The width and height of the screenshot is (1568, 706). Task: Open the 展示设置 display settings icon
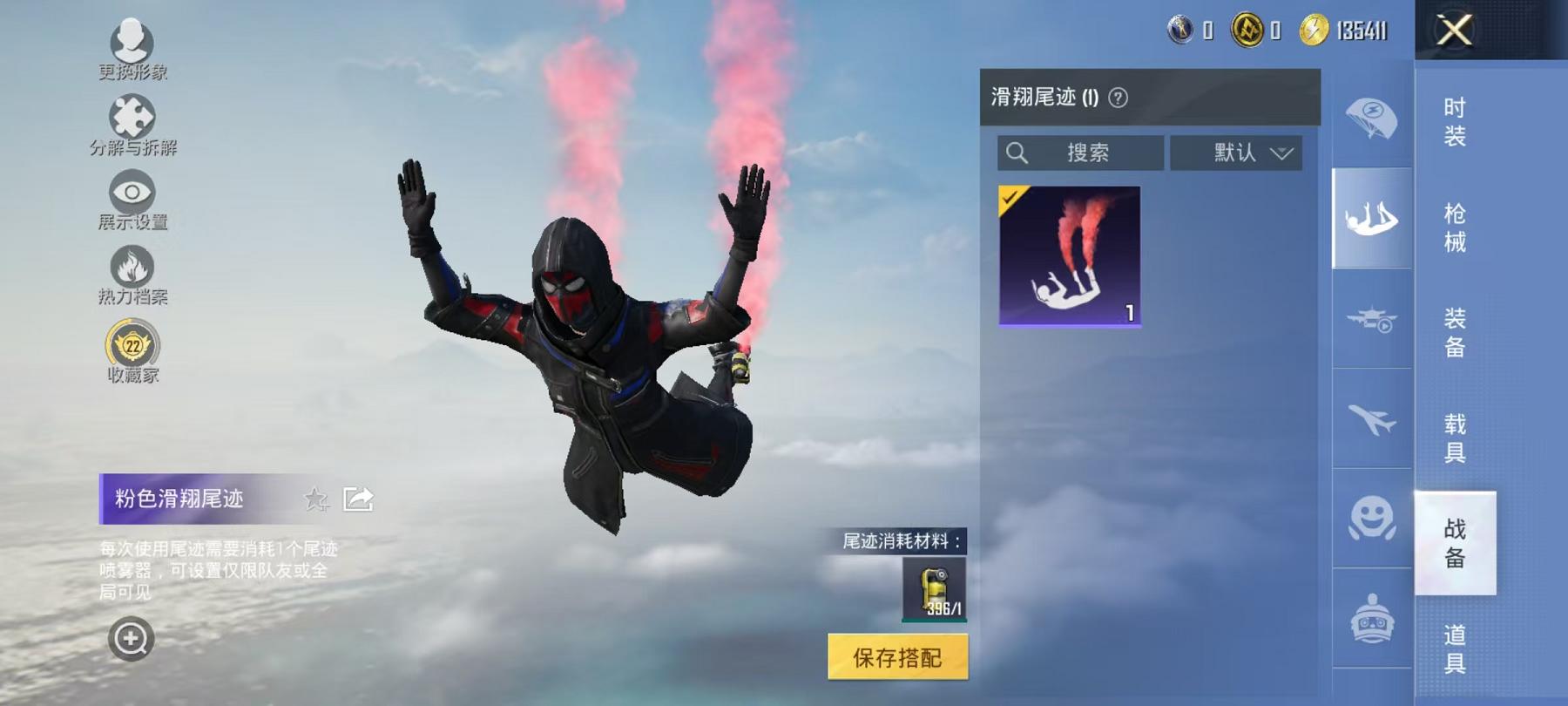131,189
